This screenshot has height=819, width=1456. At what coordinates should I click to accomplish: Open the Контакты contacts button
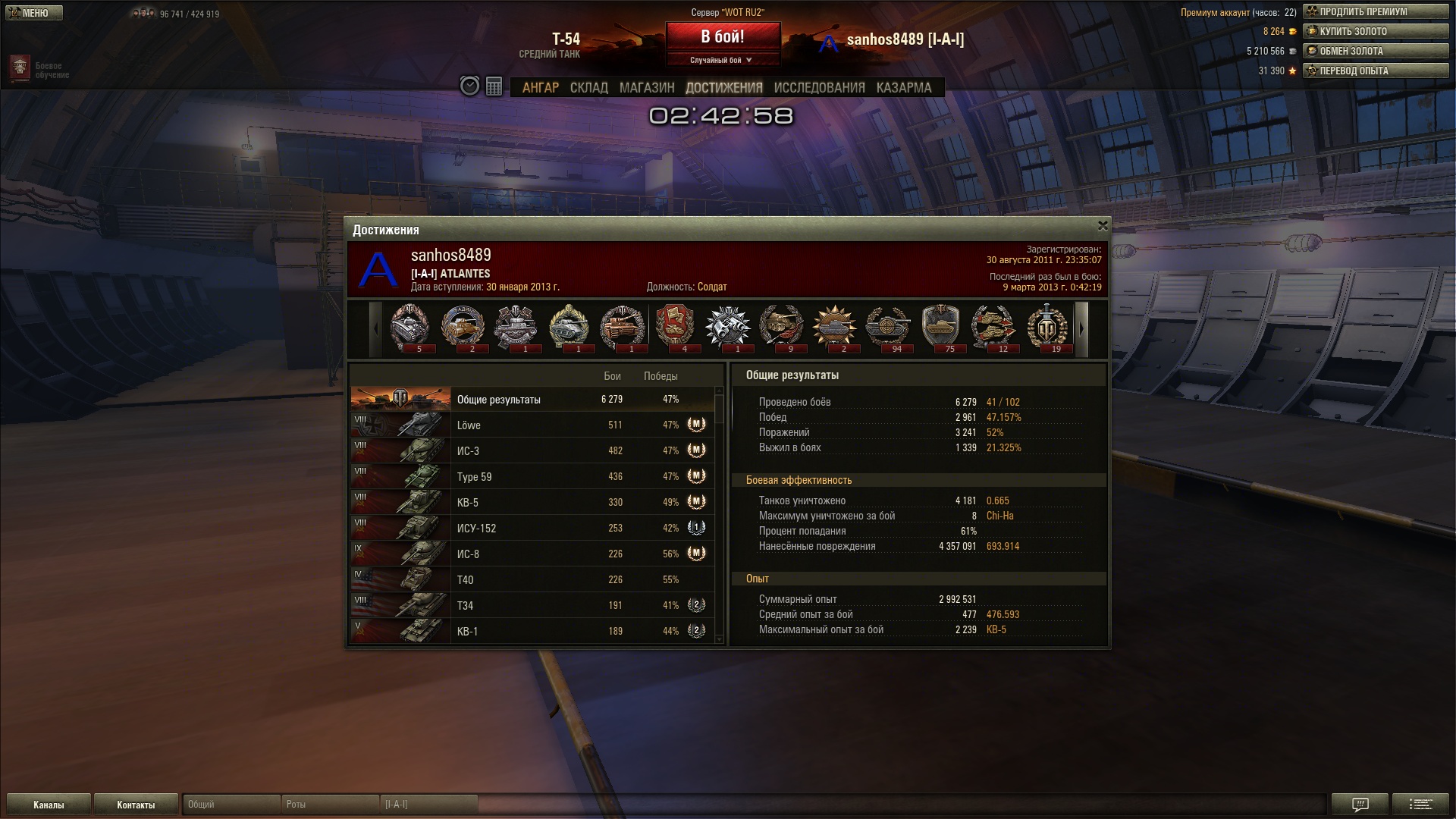point(136,805)
